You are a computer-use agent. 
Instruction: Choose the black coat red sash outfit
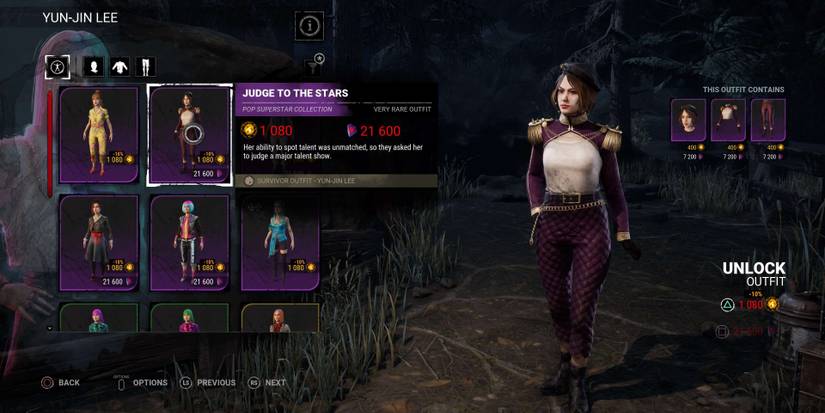point(99,242)
